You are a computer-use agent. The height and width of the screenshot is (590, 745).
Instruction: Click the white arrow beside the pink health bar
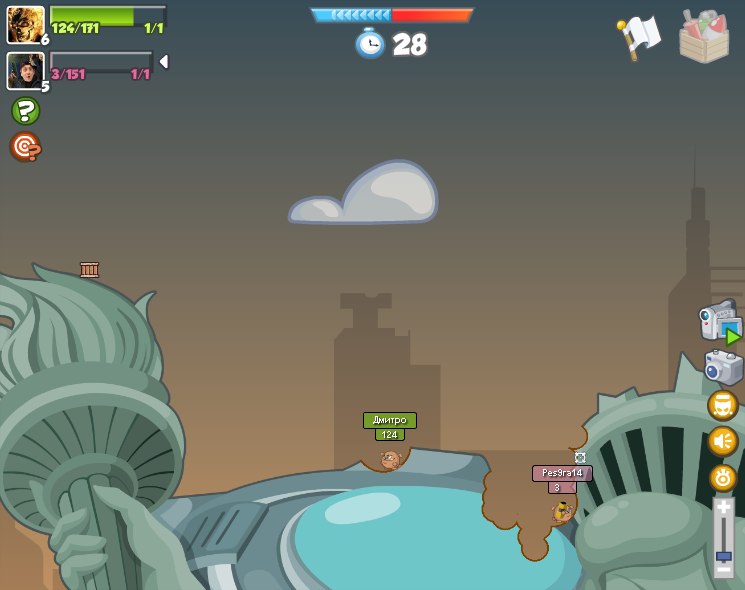click(x=163, y=62)
